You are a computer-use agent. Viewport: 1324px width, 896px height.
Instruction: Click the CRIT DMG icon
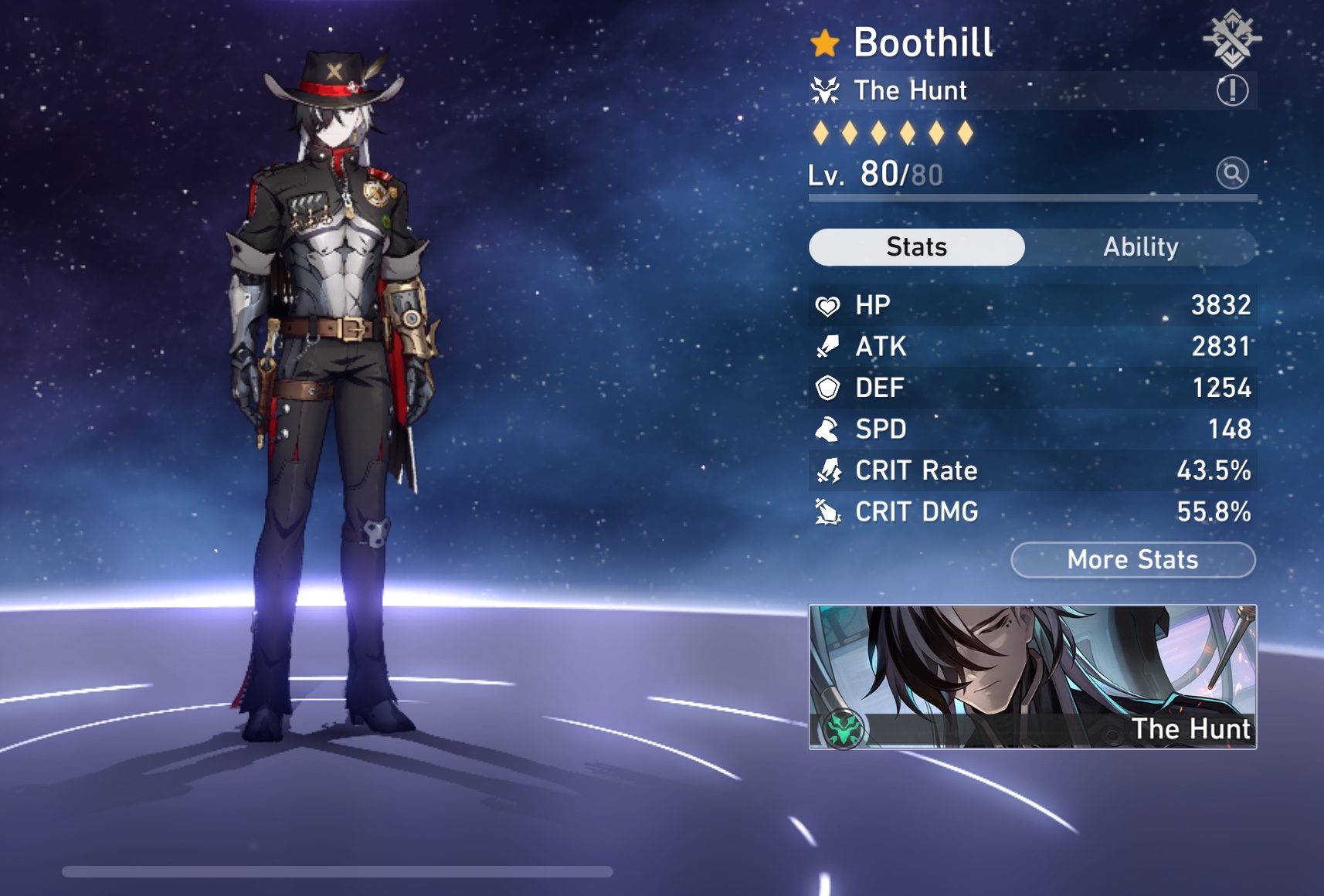(x=830, y=511)
